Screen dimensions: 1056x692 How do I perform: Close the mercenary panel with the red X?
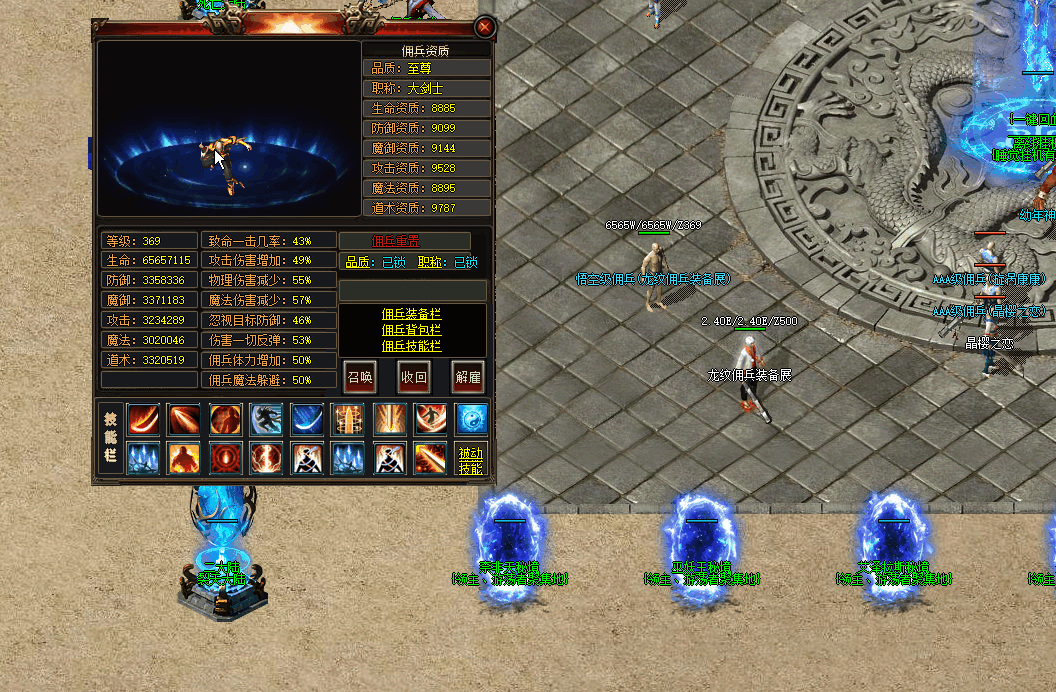pyautogui.click(x=485, y=27)
